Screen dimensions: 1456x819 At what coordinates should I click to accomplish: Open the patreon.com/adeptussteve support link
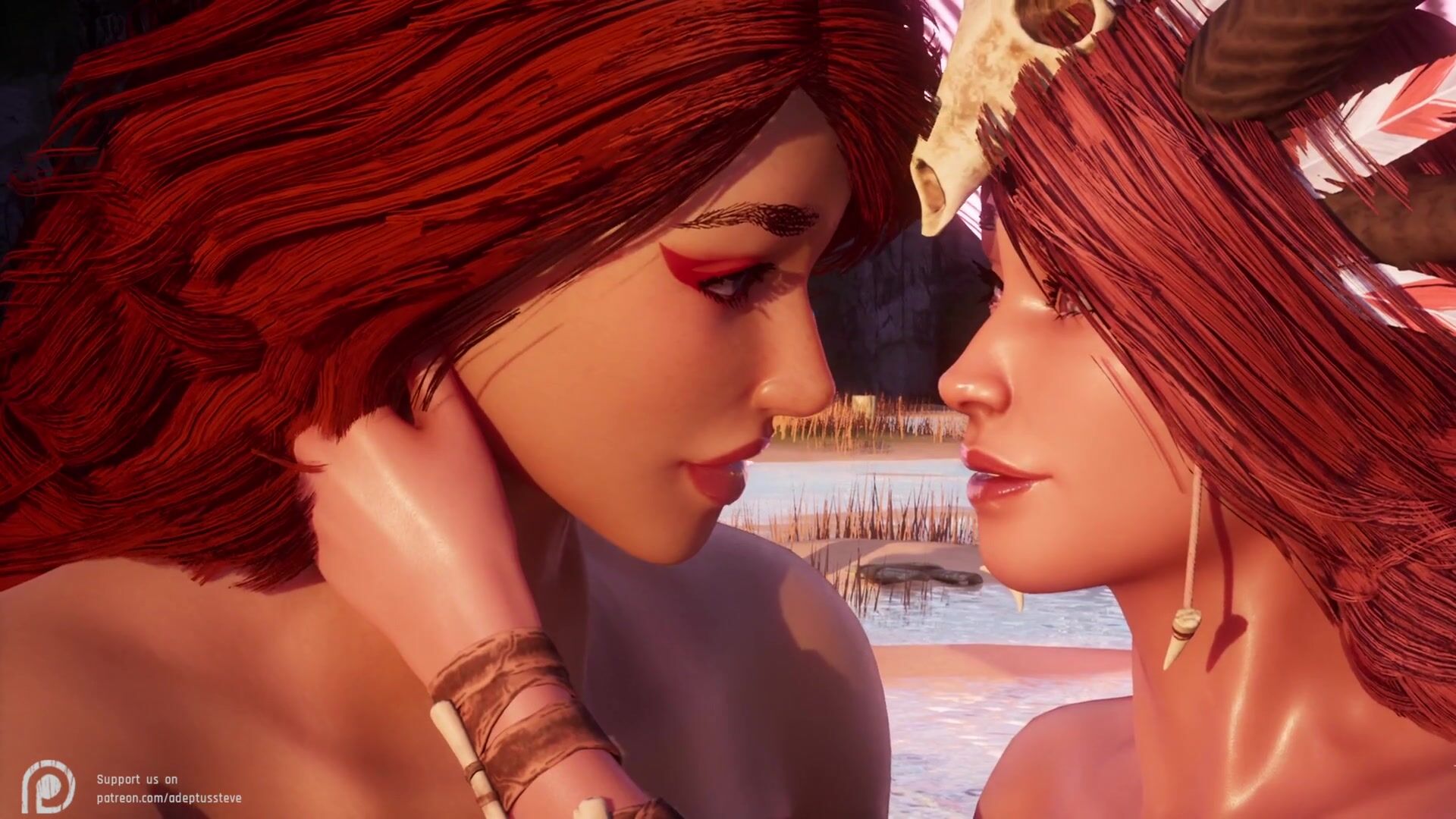[168, 798]
